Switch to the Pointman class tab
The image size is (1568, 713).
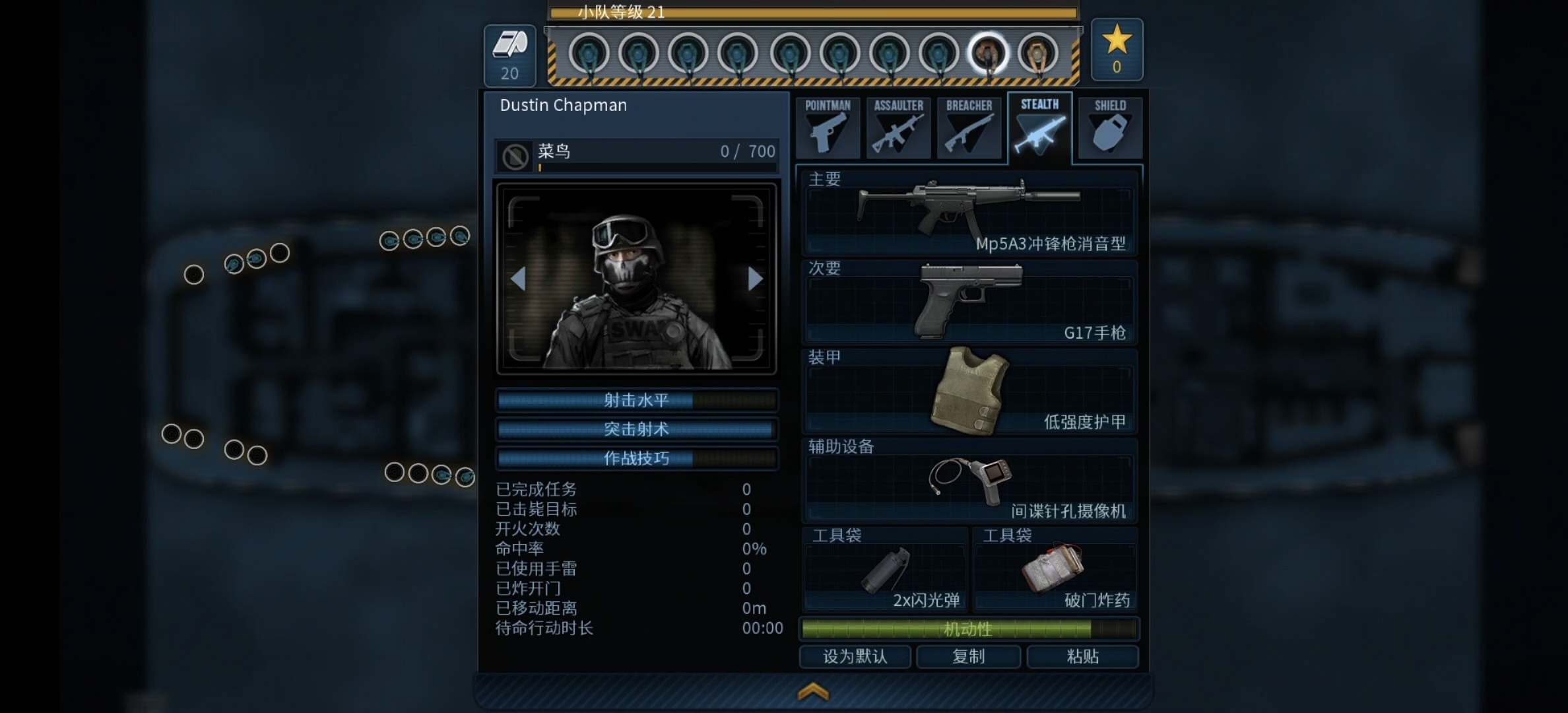(x=828, y=127)
